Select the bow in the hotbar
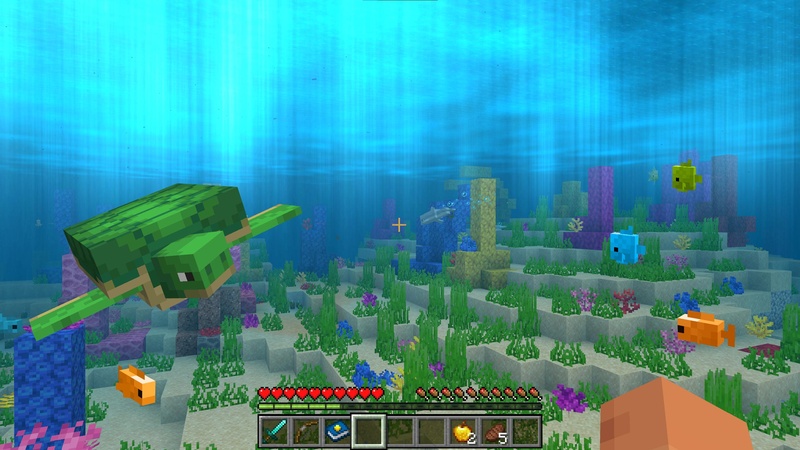Viewport: 800px width, 450px height. 306,431
